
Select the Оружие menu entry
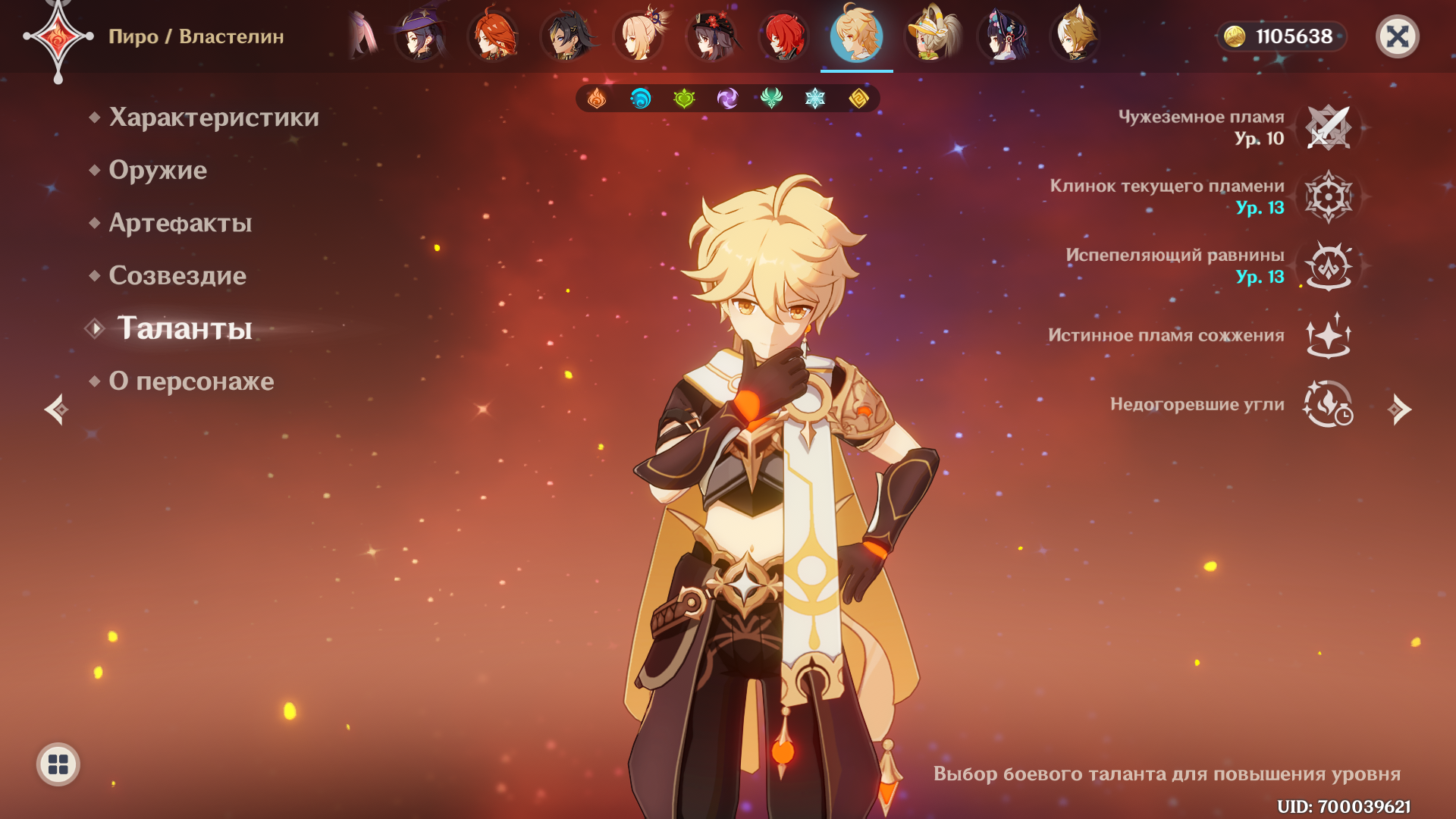(158, 171)
